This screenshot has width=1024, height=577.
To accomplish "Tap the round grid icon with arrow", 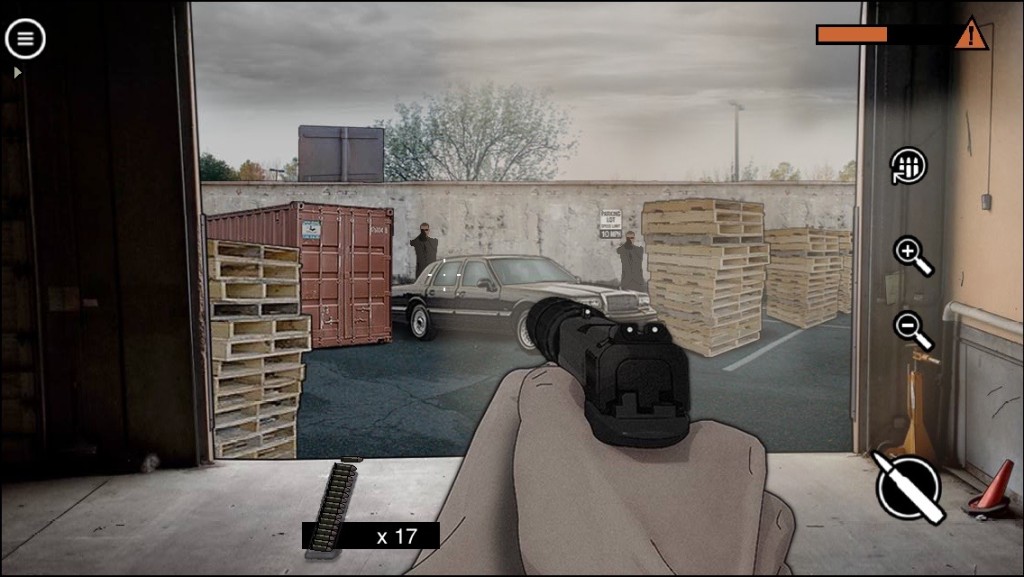I will tap(909, 166).
